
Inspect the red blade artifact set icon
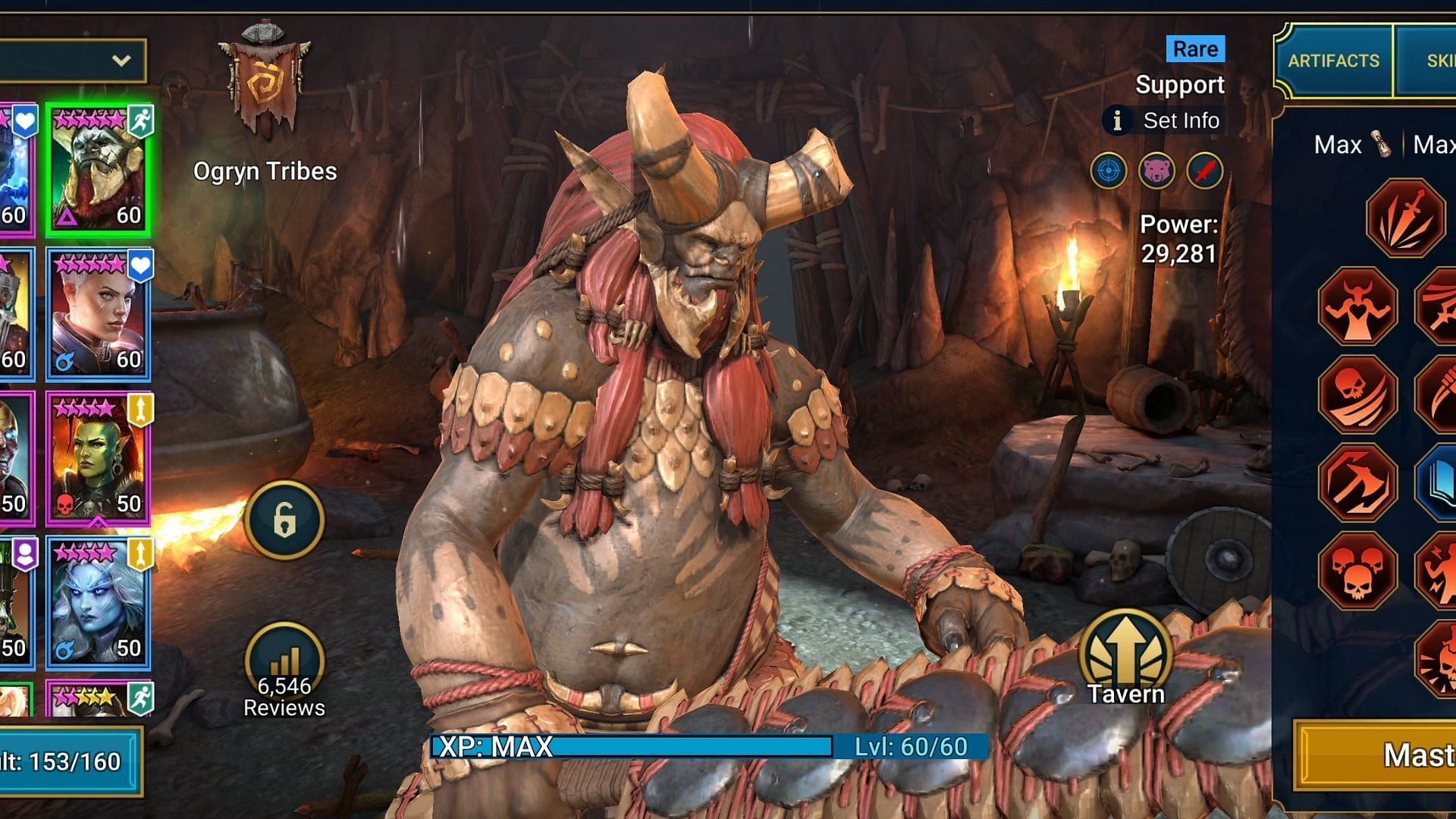point(1205,171)
